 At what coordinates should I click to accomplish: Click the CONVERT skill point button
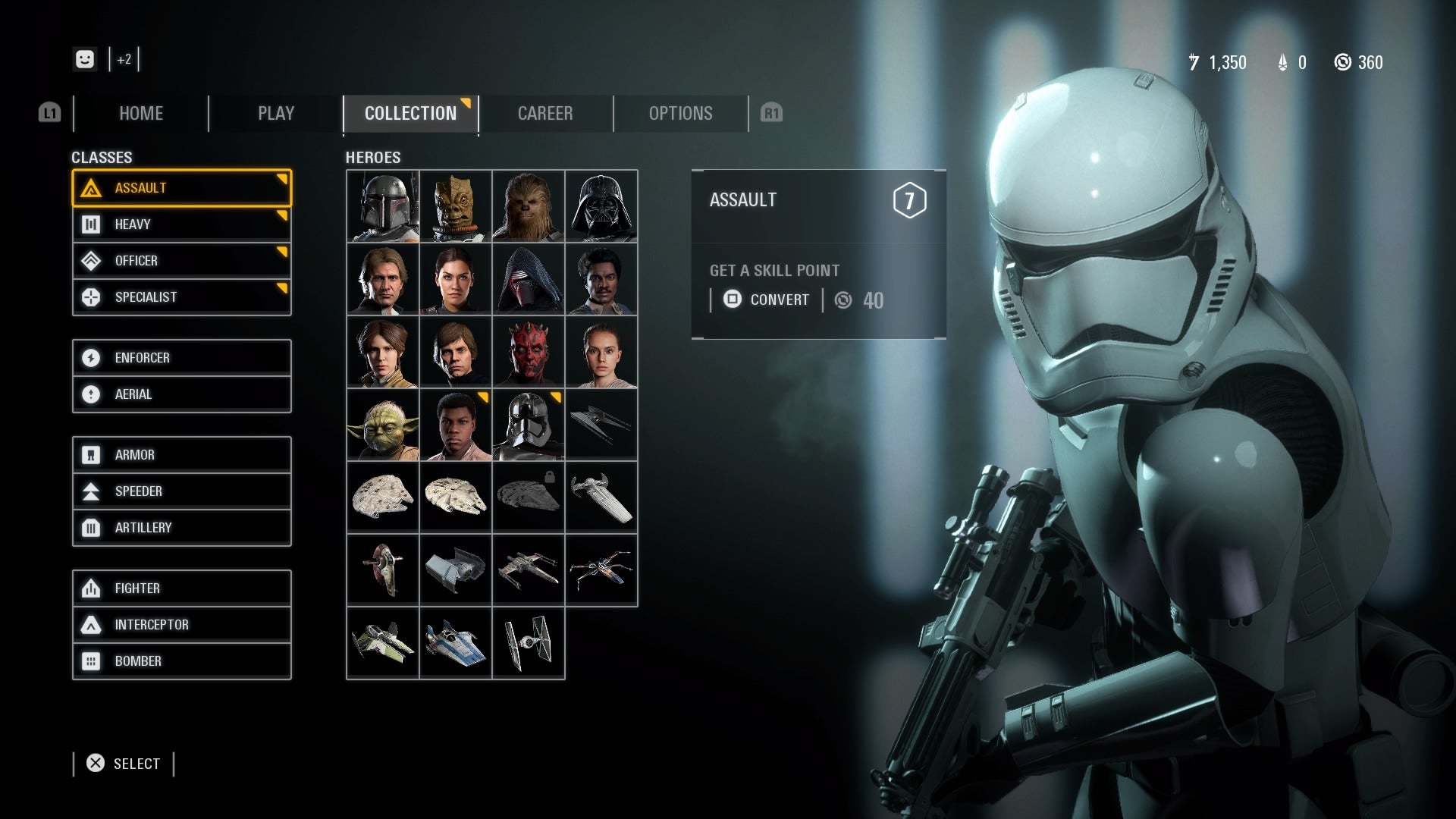(x=766, y=300)
